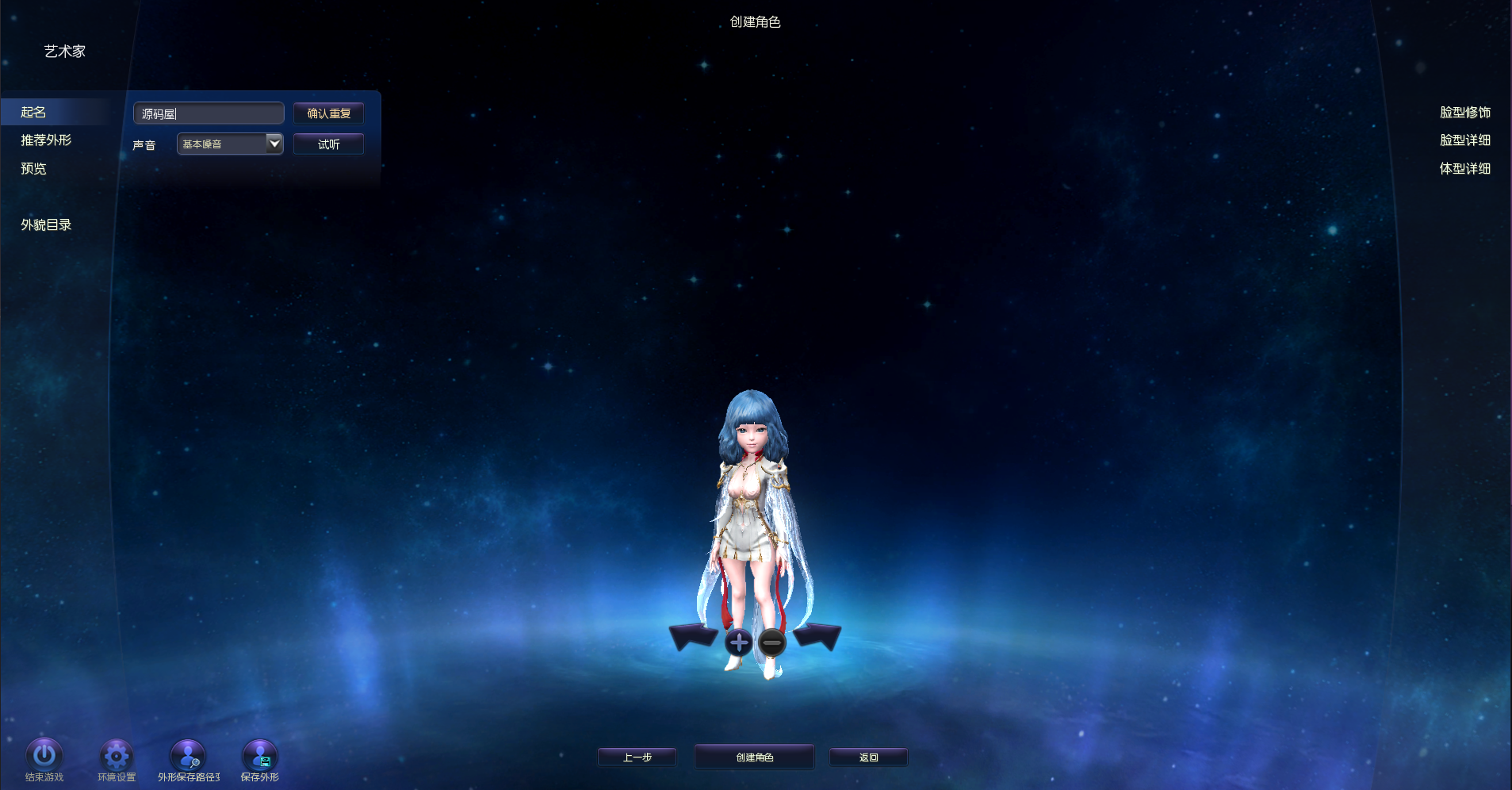The height and width of the screenshot is (790, 1512).
Task: Open the 脸型修饰 face decoration panel
Action: [1464, 113]
